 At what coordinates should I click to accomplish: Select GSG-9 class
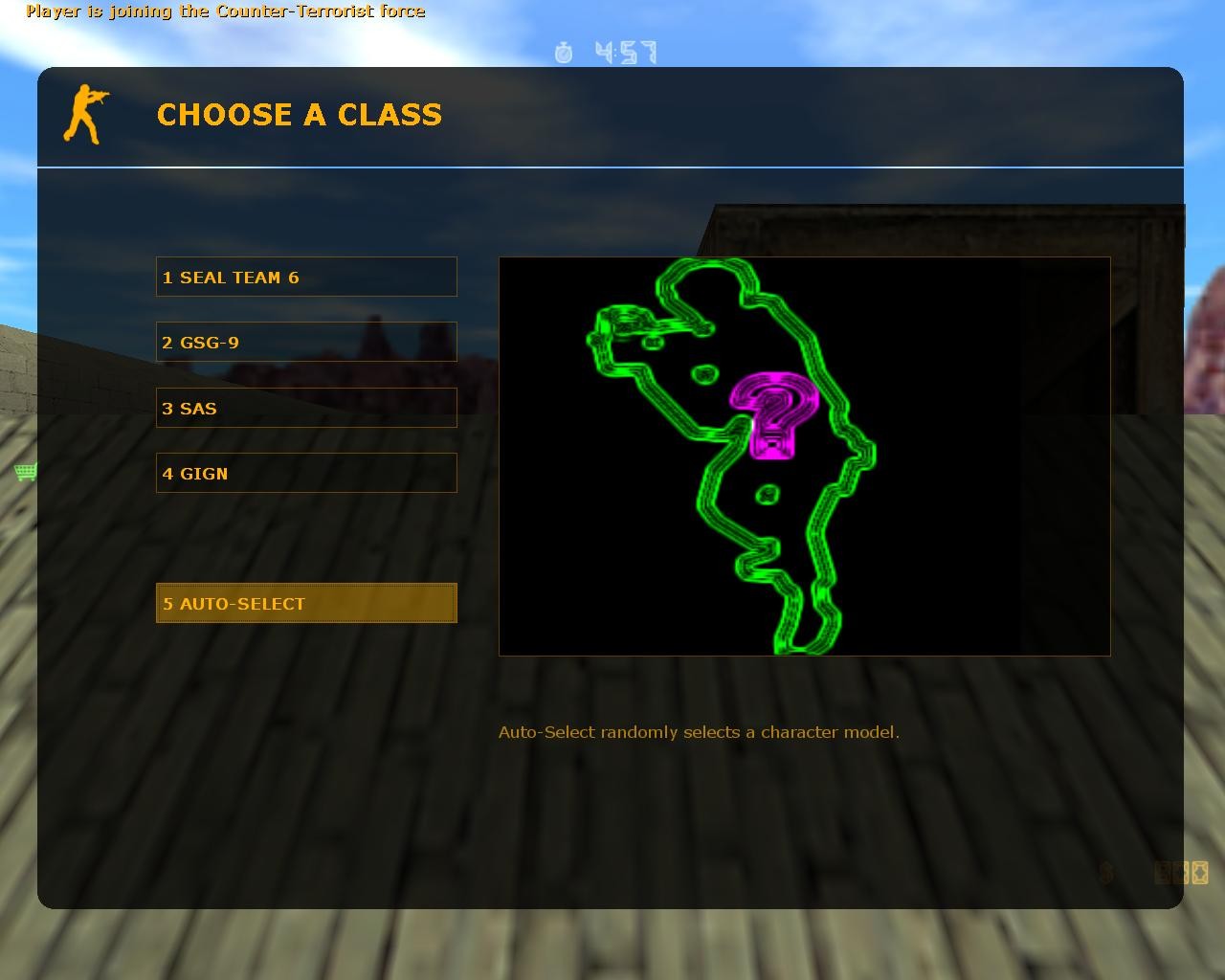click(x=306, y=342)
